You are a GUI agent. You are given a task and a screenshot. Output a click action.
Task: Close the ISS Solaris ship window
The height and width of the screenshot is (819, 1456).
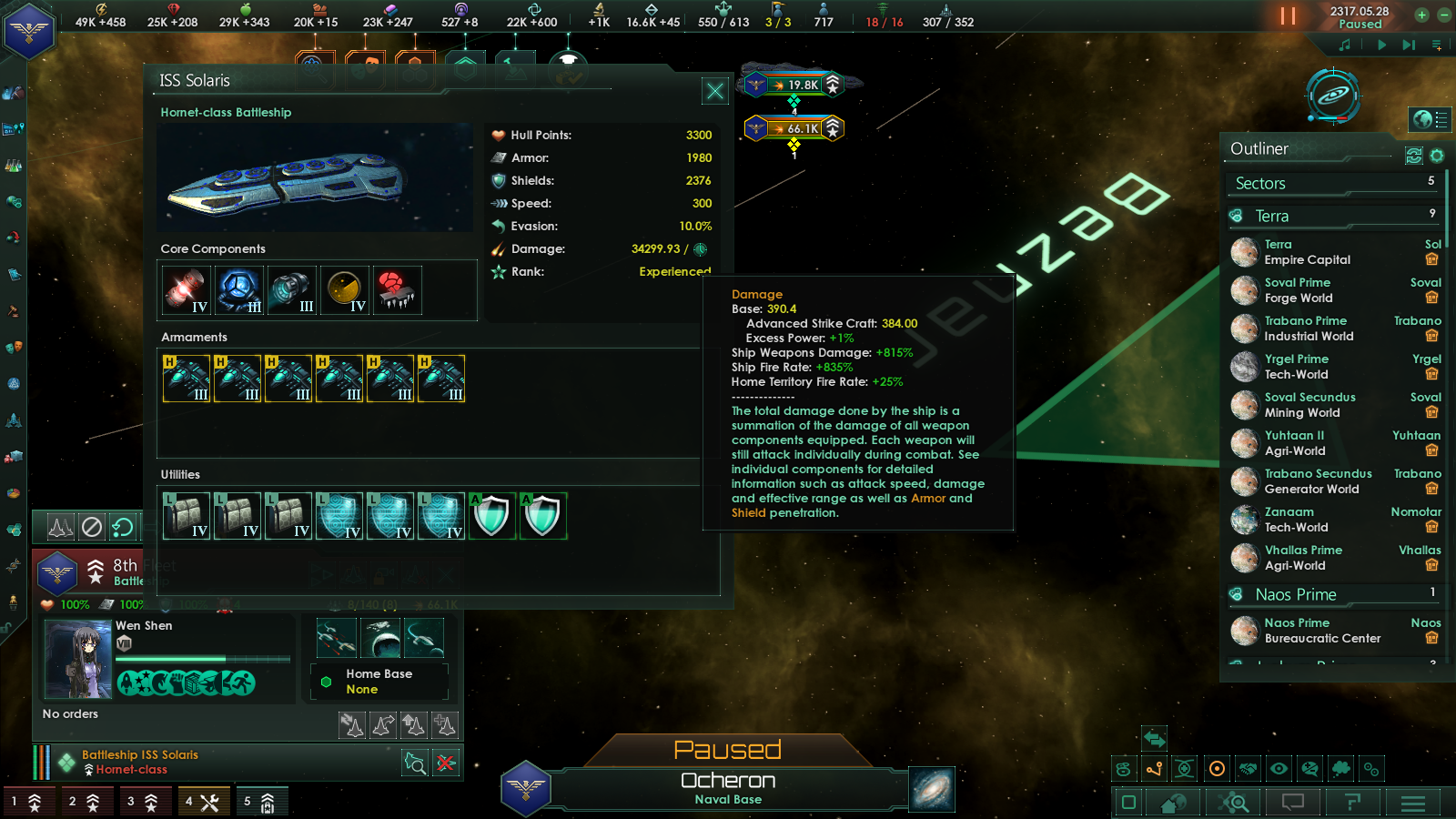pos(715,91)
